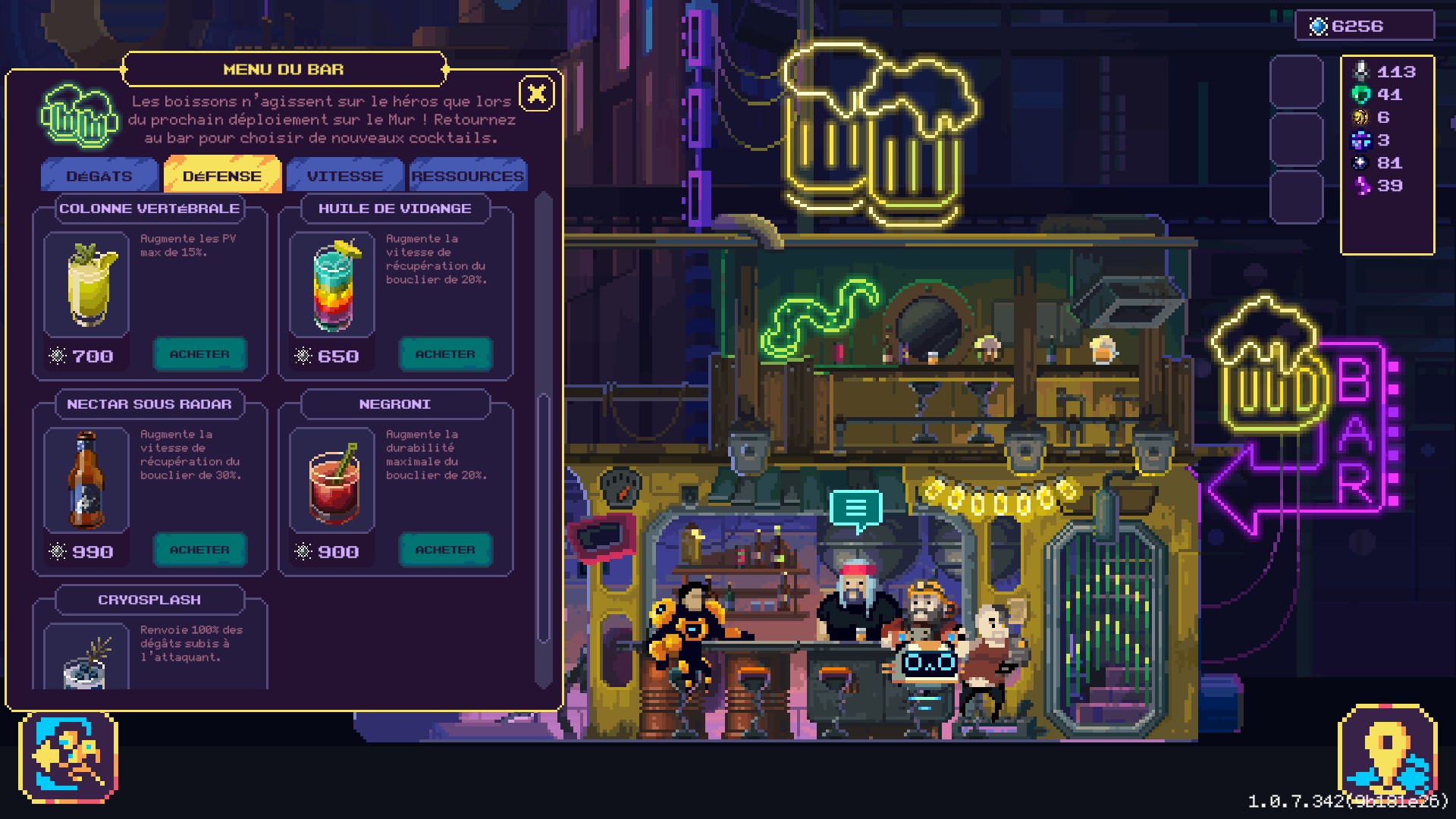Buy the Colonne Vertébrale cocktail
The image size is (1456, 819).
pos(199,354)
